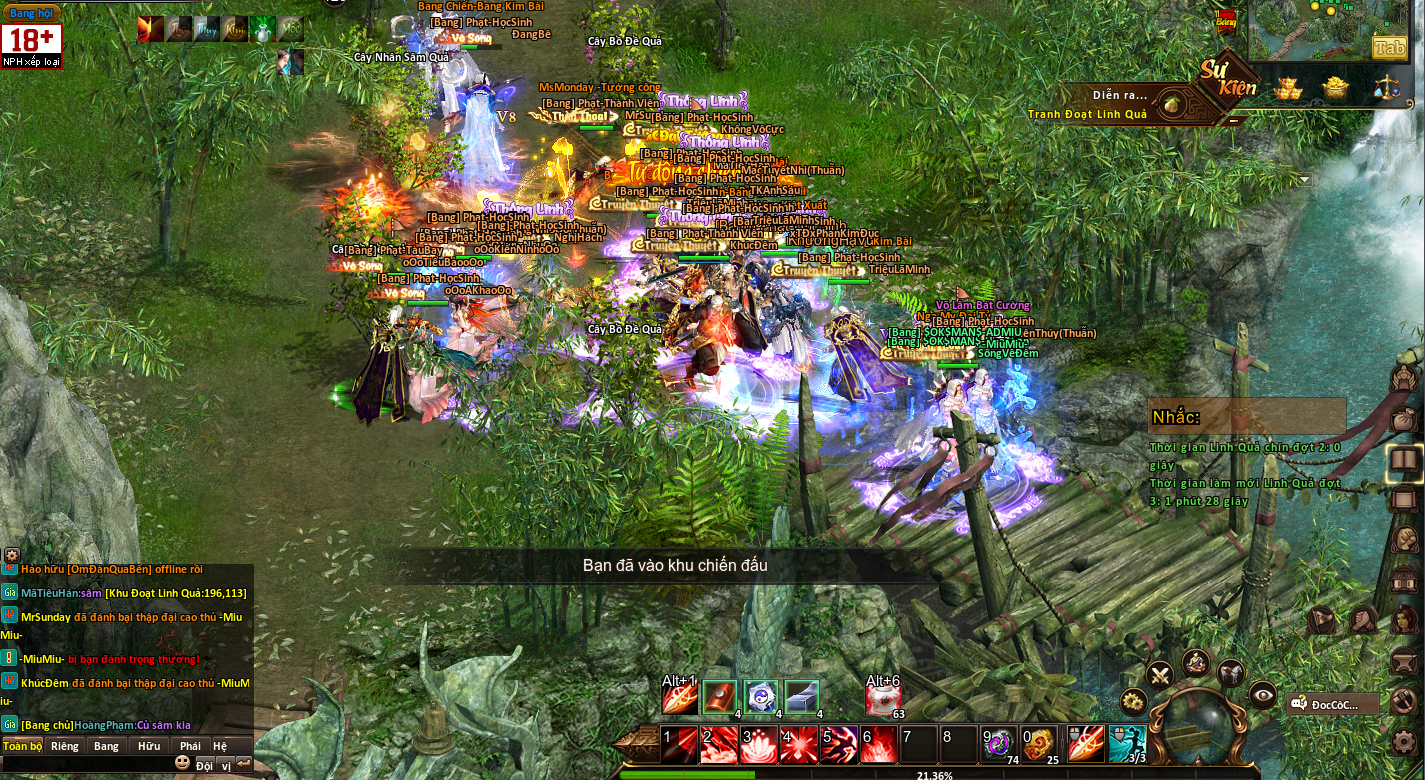Viewport: 1425px width, 780px height.
Task: Open the Bang chat tab
Action: coord(106,746)
